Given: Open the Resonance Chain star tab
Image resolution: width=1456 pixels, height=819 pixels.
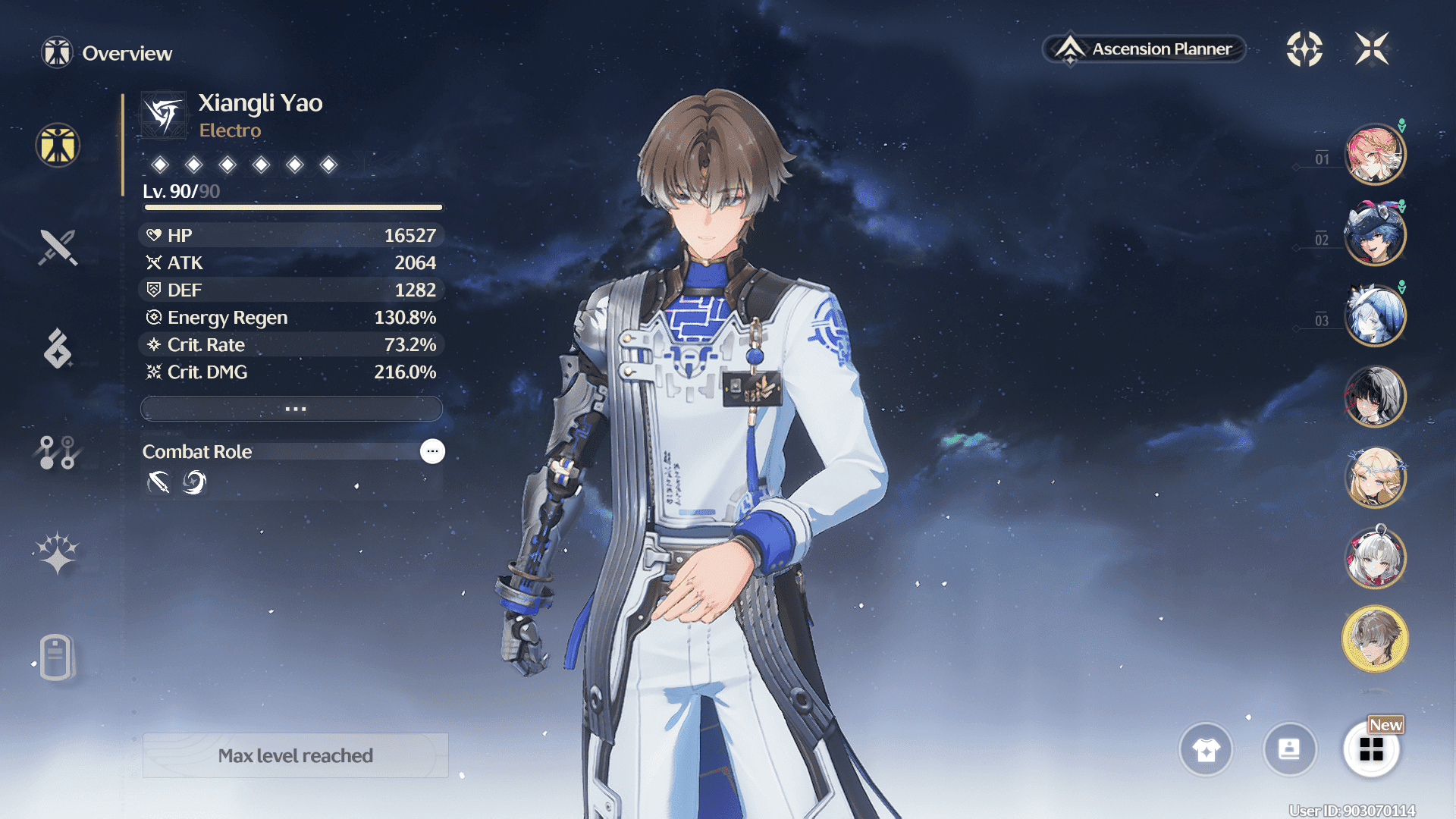Looking at the screenshot, I should point(58,553).
